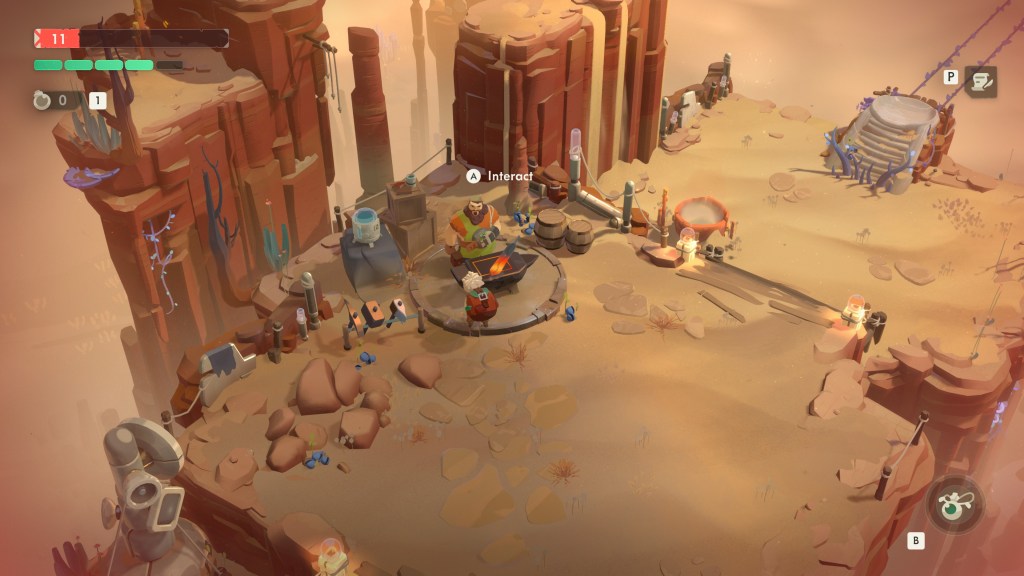Activate the green potion flask ability
The width and height of the screenshot is (1024, 576).
pyautogui.click(x=954, y=505)
